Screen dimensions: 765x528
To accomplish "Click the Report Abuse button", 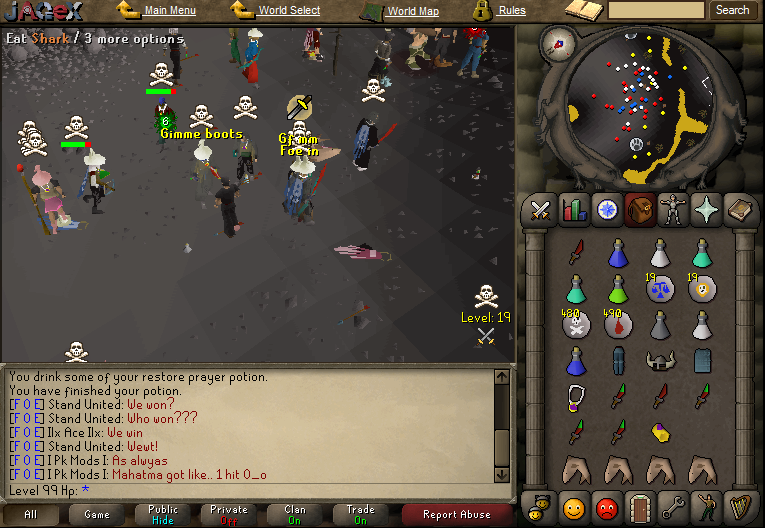I will 457,514.
